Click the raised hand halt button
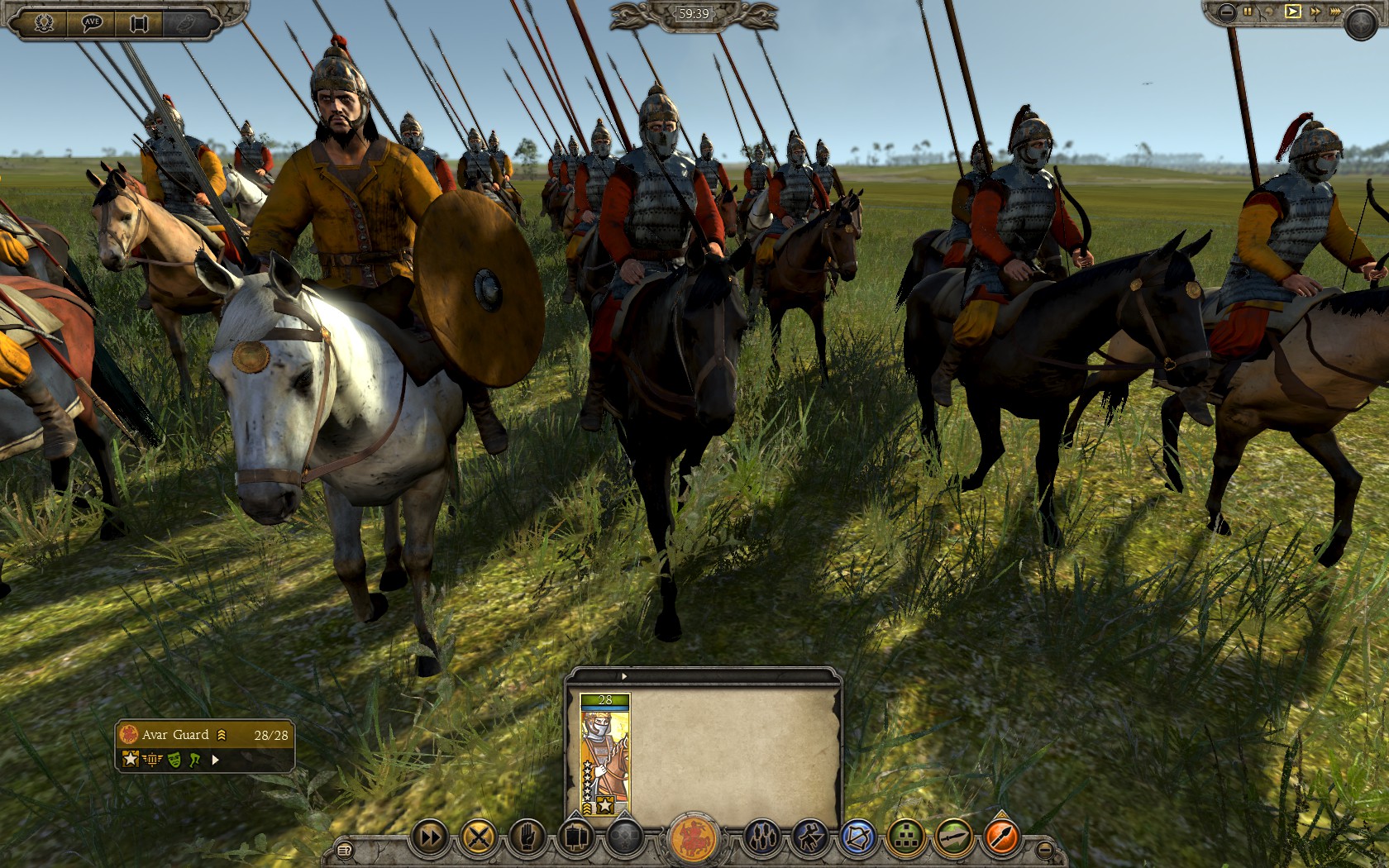Viewport: 1389px width, 868px height. point(526,838)
